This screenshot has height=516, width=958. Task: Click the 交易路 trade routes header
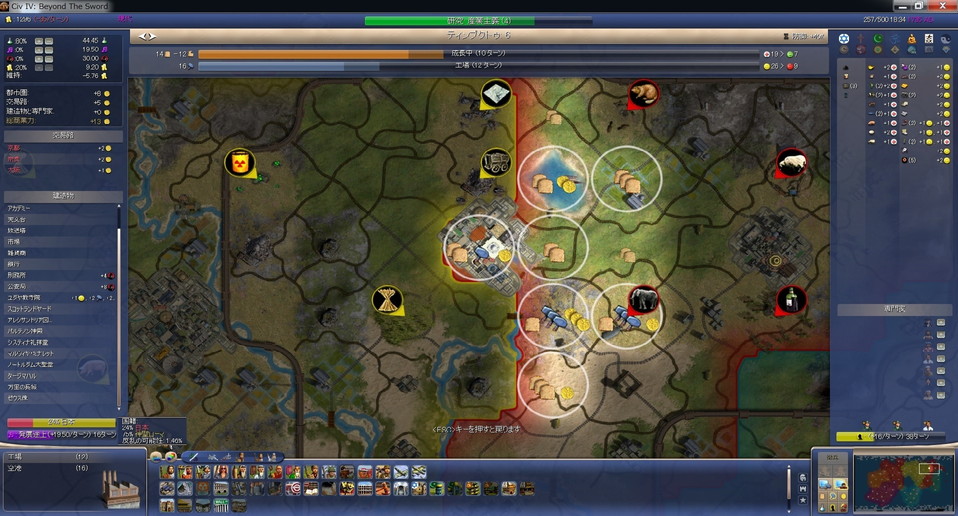point(64,136)
